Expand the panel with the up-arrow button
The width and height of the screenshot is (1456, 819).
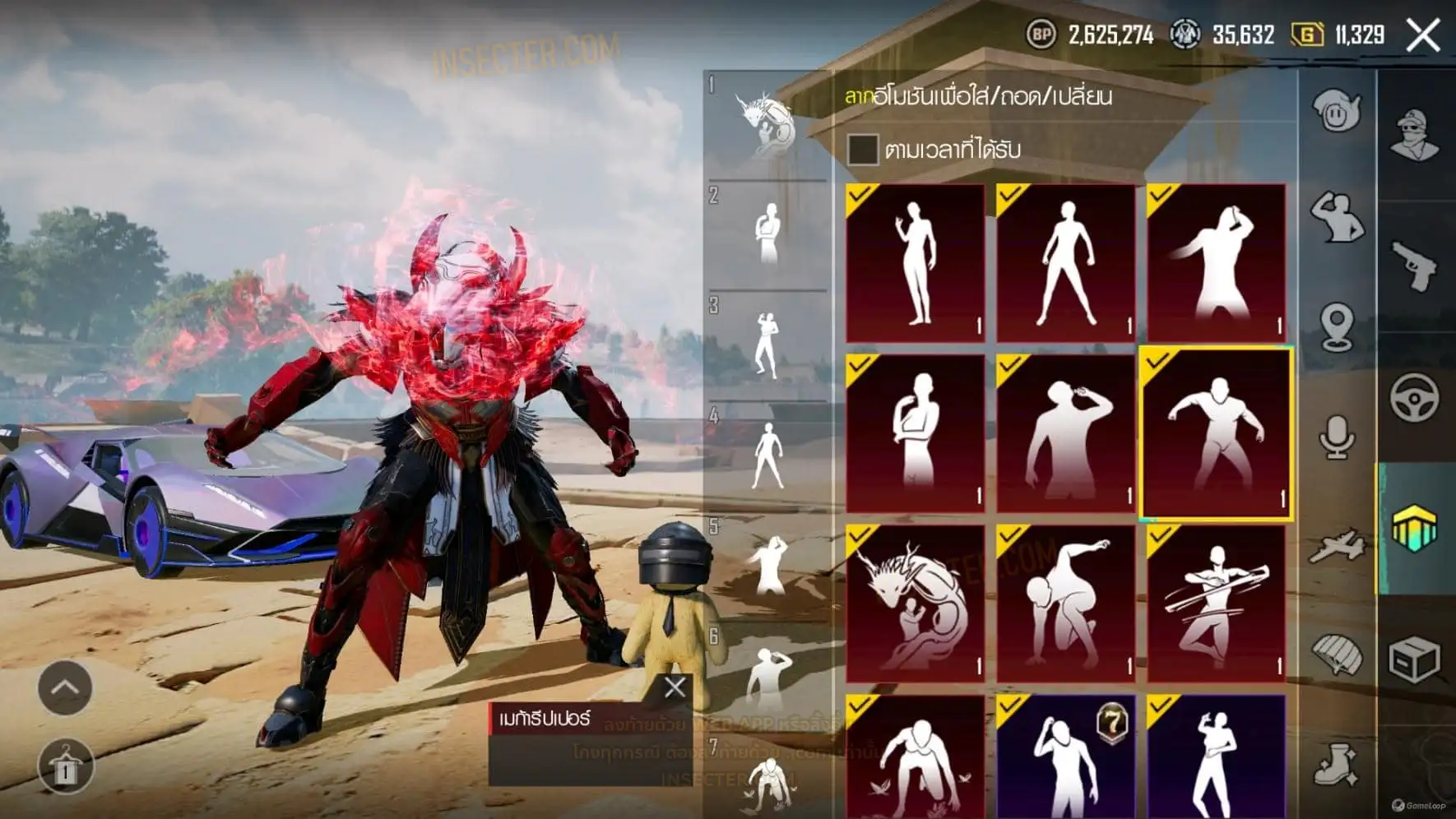(65, 687)
